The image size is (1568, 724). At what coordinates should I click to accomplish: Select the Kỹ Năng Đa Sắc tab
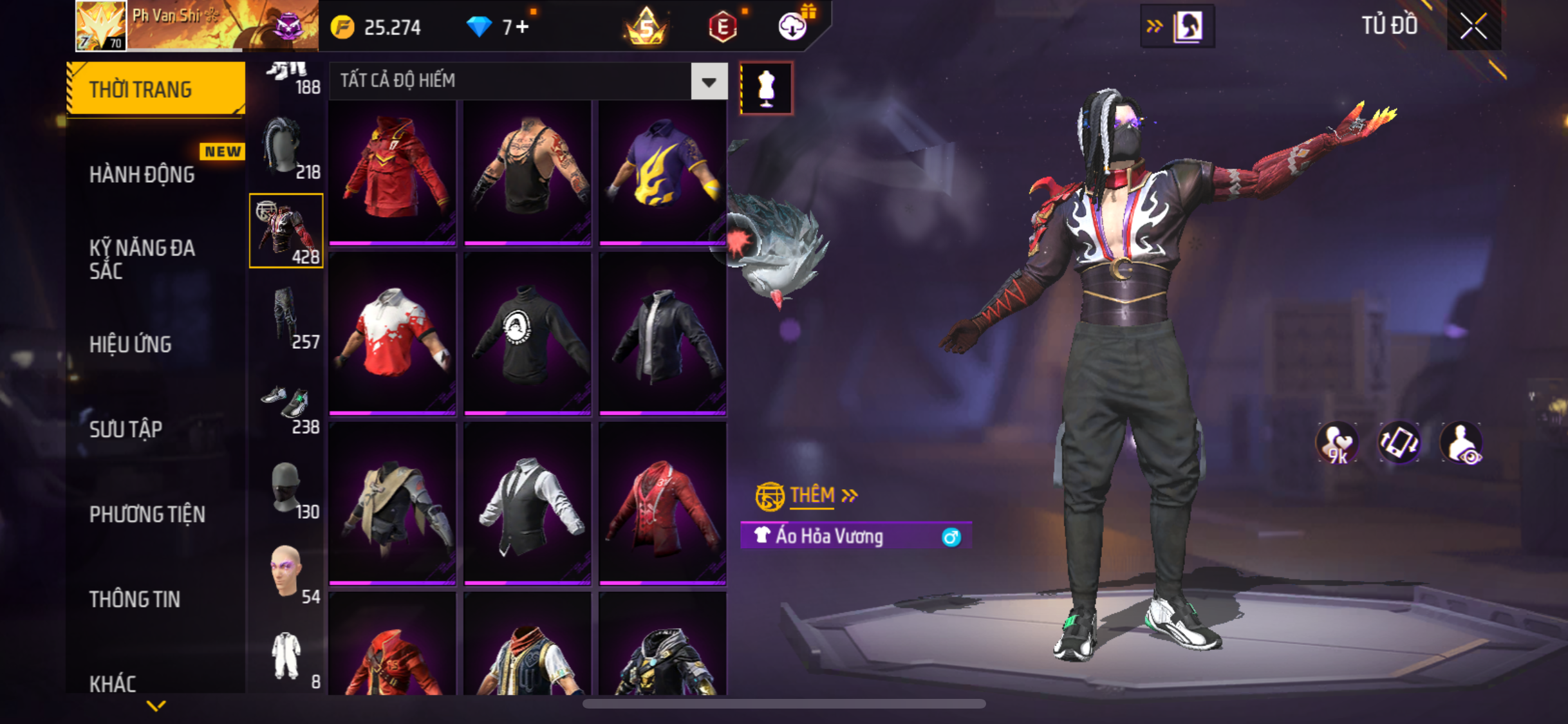click(x=142, y=259)
